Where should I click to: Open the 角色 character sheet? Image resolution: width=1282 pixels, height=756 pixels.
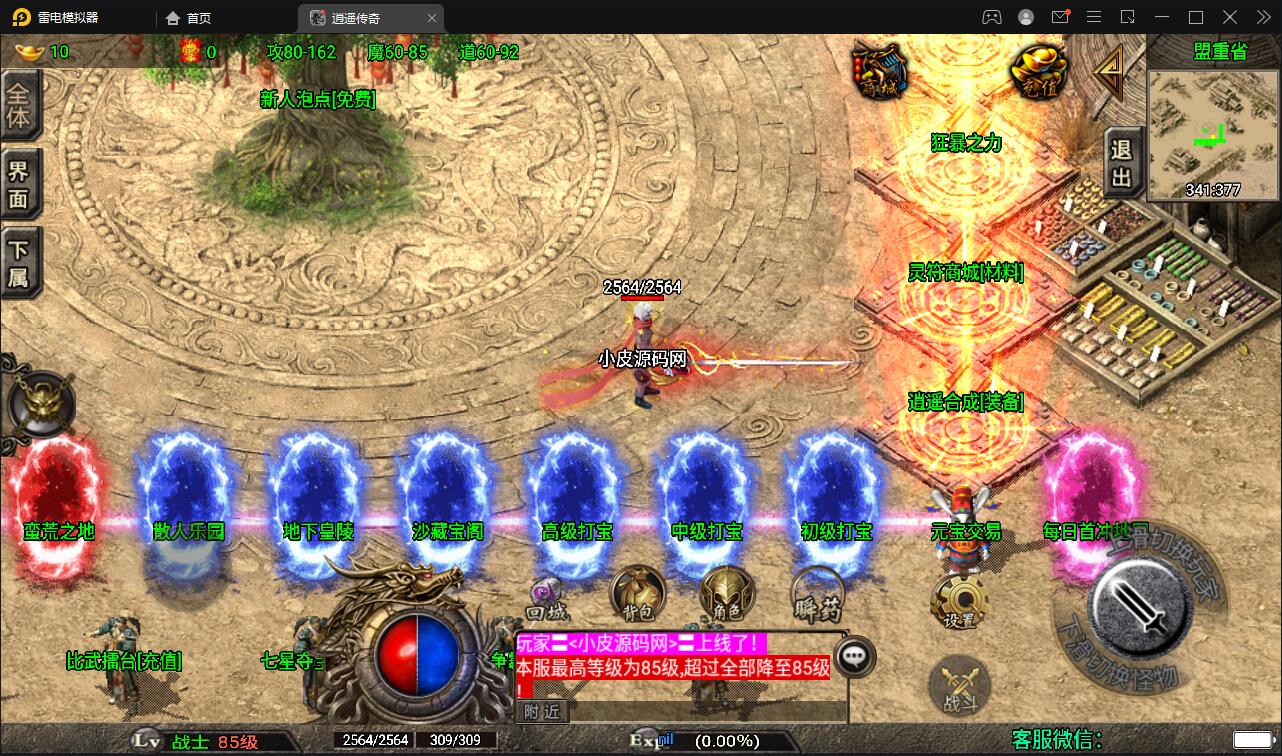(727, 594)
